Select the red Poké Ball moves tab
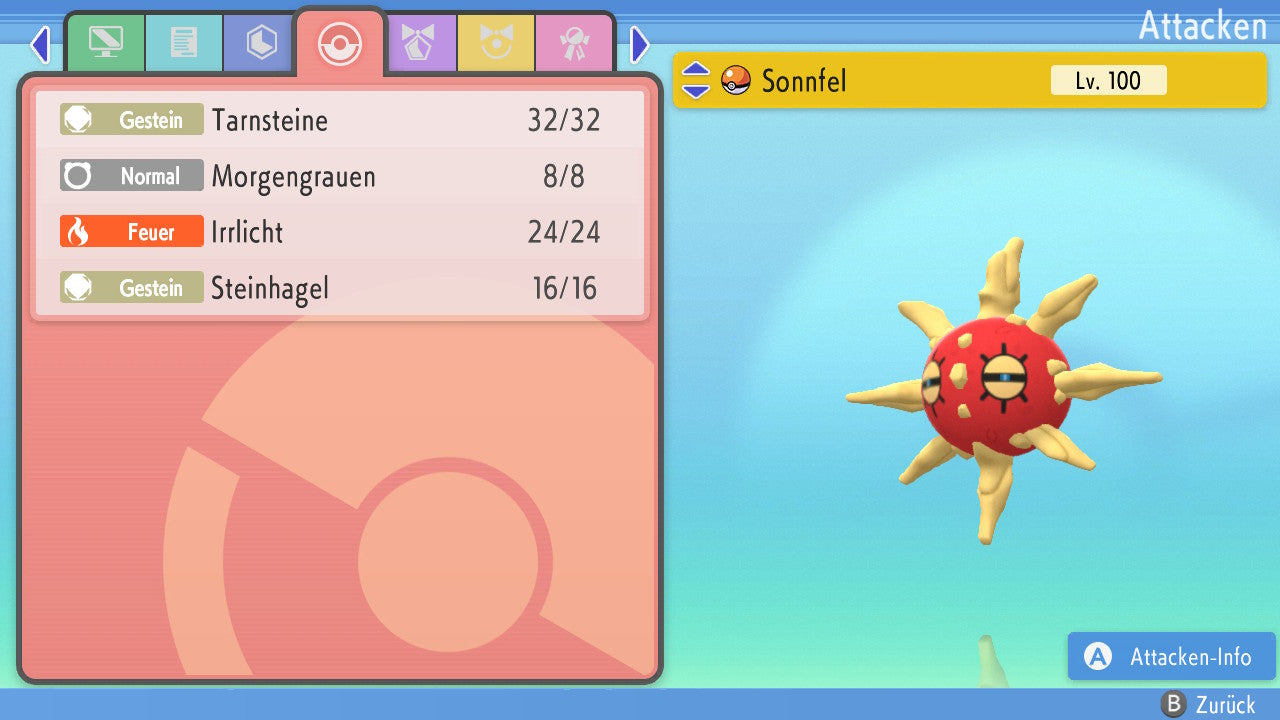1280x720 pixels. point(340,43)
